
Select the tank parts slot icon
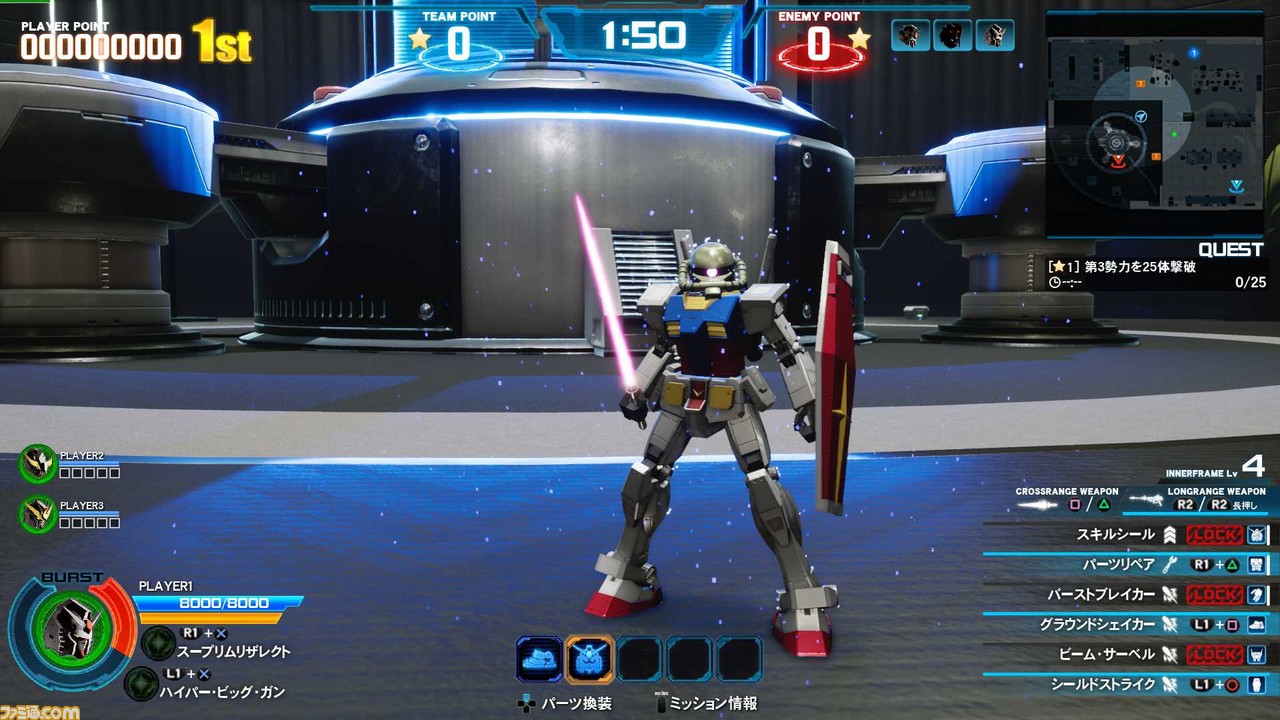tap(539, 655)
